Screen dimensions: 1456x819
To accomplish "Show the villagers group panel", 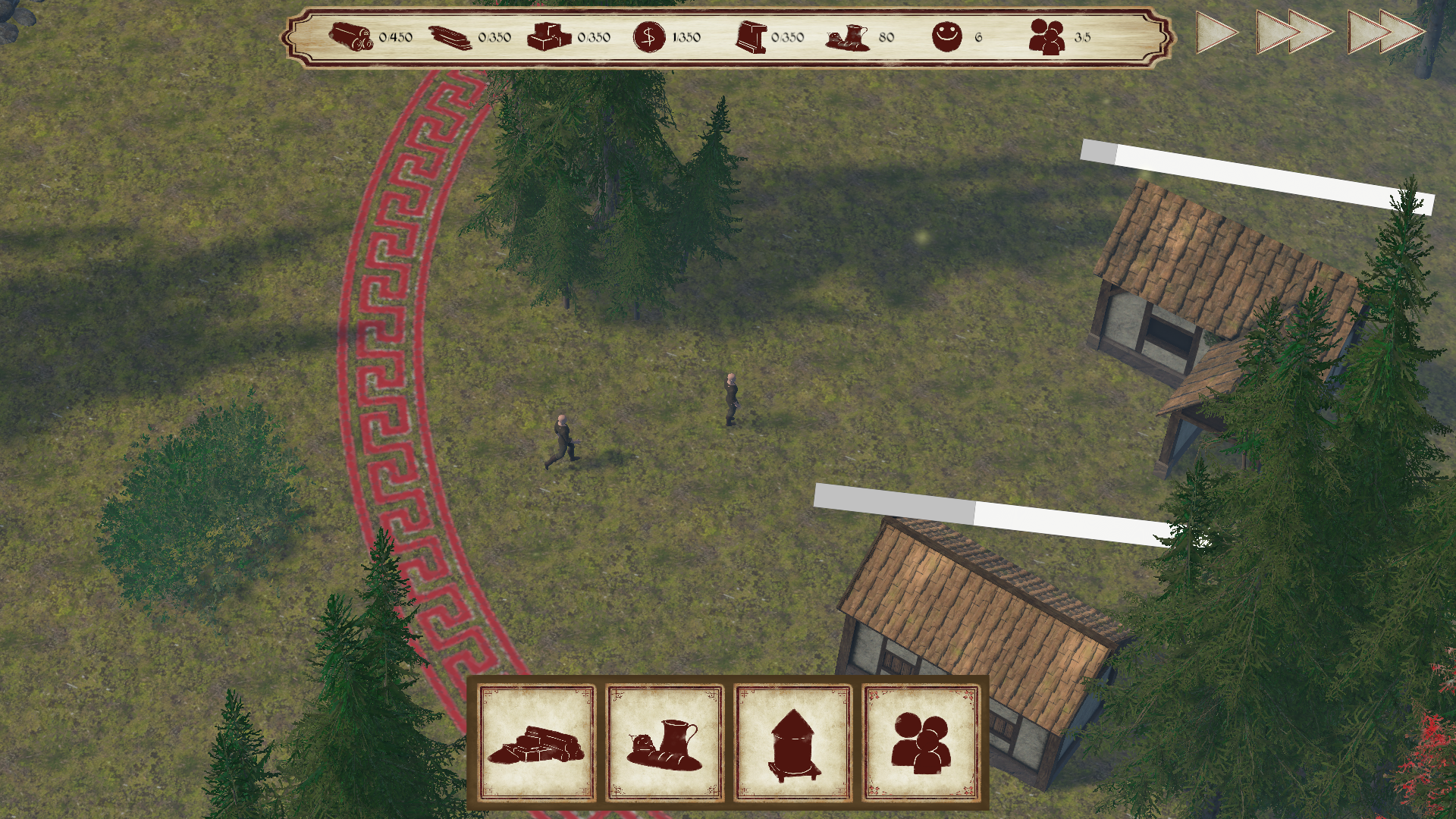I will [x=921, y=743].
